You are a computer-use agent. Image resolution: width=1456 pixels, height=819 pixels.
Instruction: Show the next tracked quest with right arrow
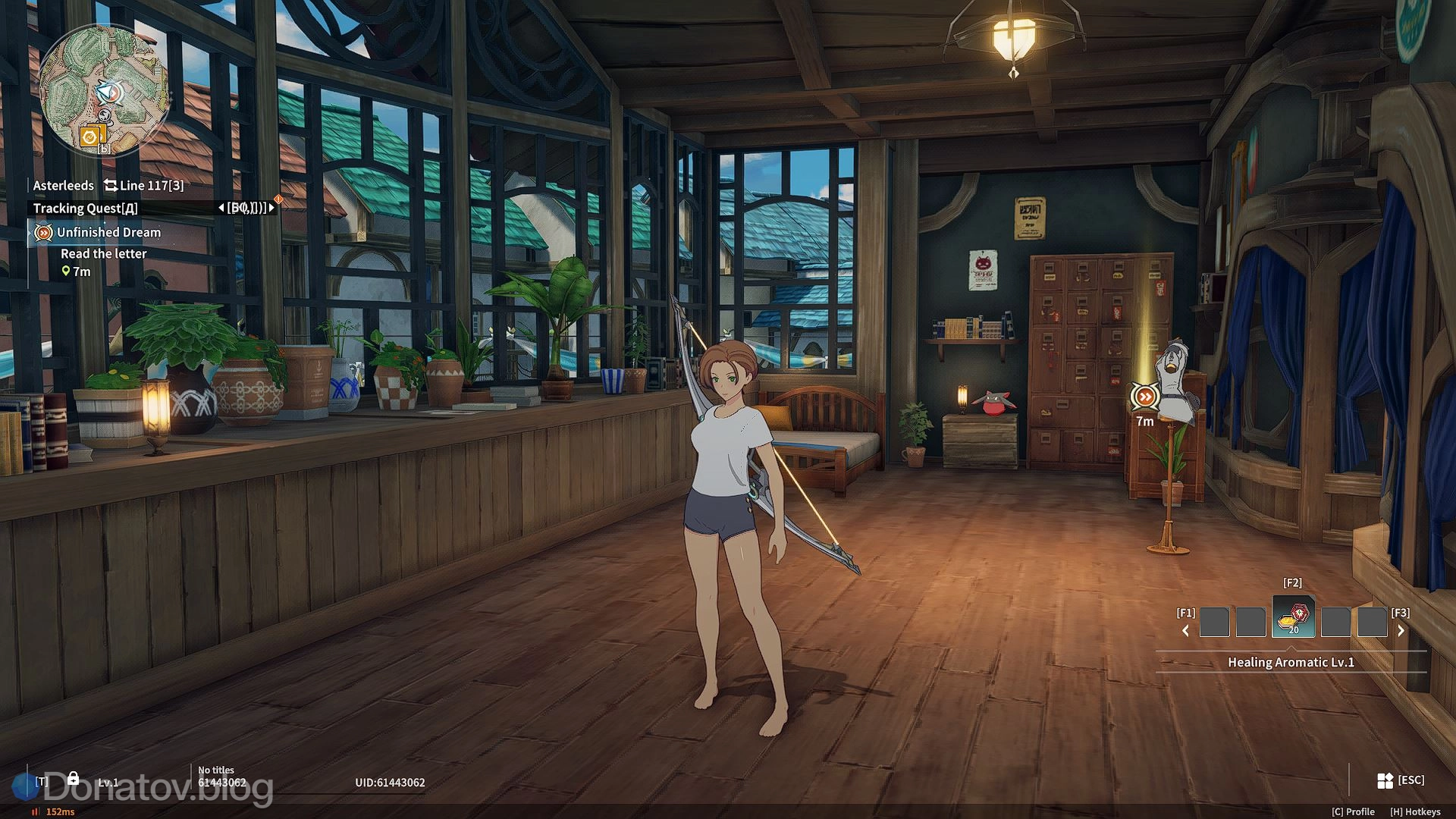click(x=271, y=208)
